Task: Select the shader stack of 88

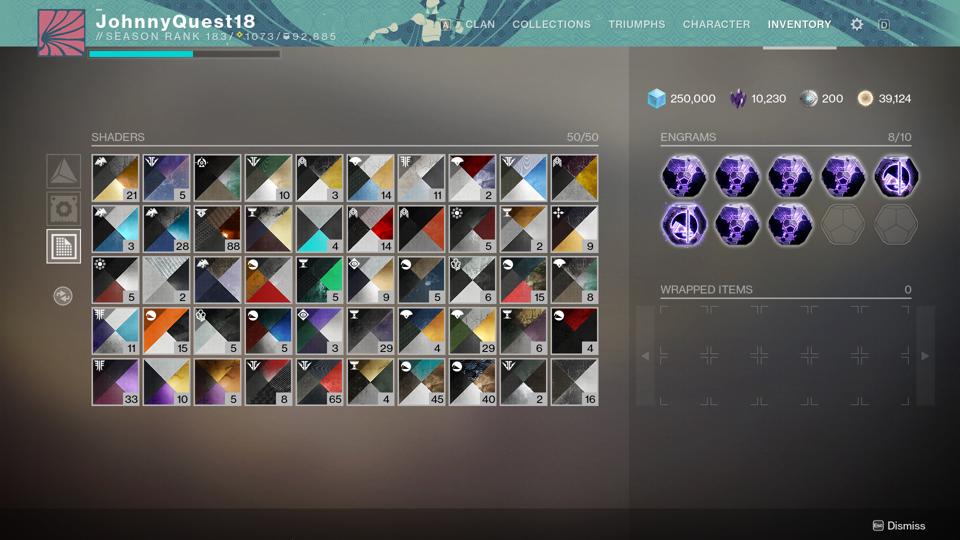Action: tap(218, 229)
